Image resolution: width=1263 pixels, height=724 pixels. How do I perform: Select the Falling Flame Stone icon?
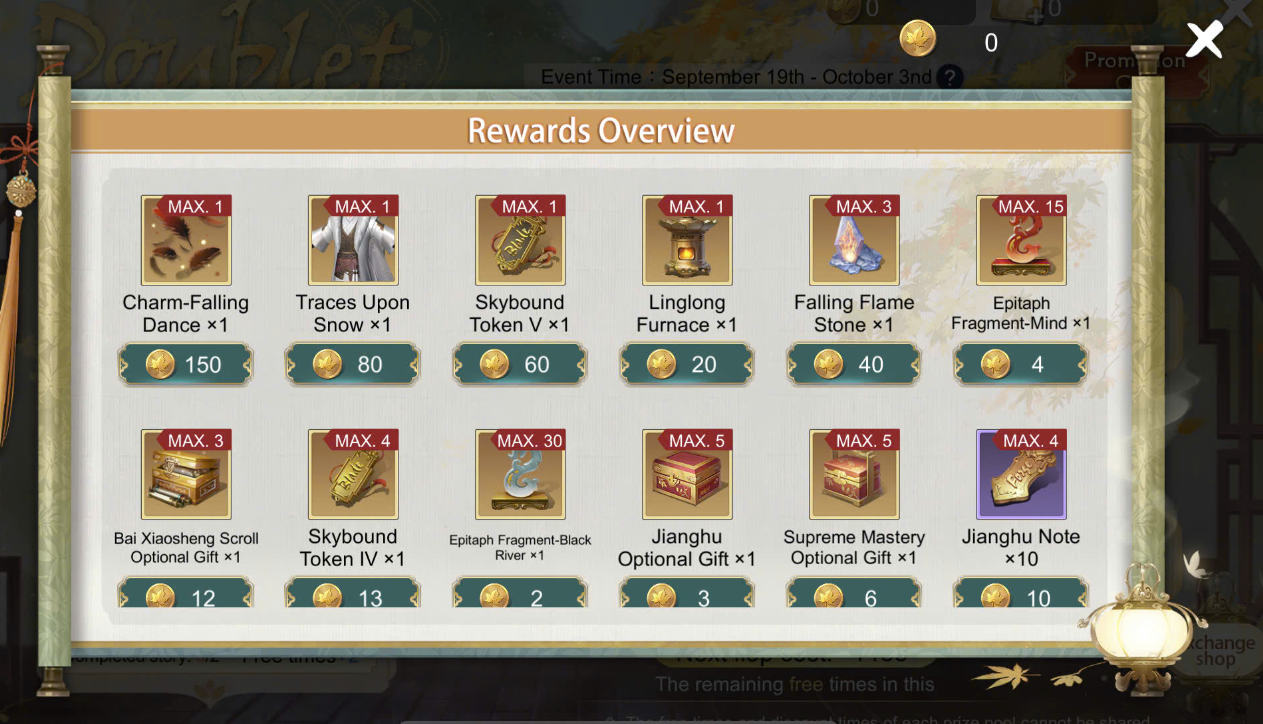[x=854, y=241]
